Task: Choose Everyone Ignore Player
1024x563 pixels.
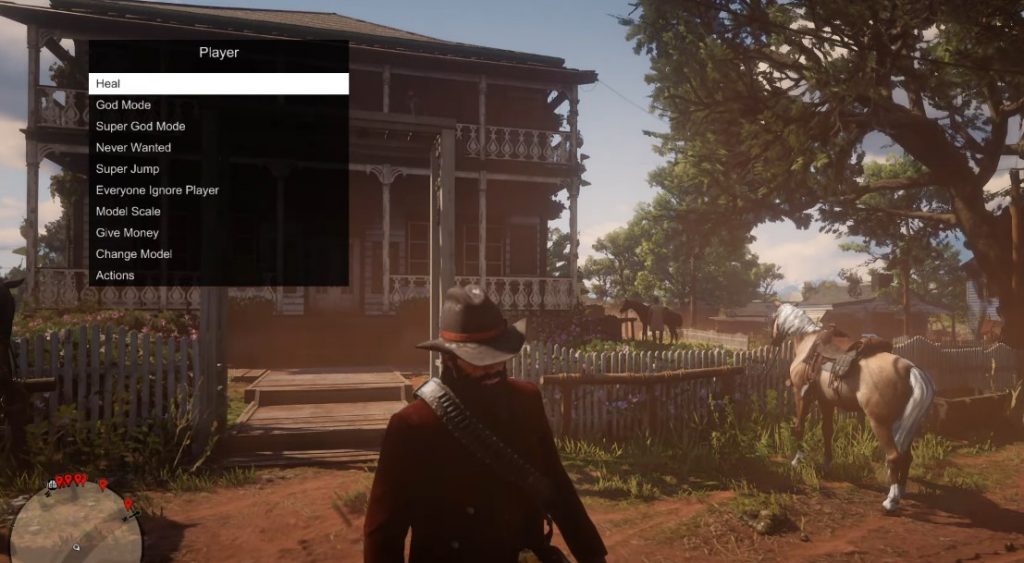Action: coord(218,190)
